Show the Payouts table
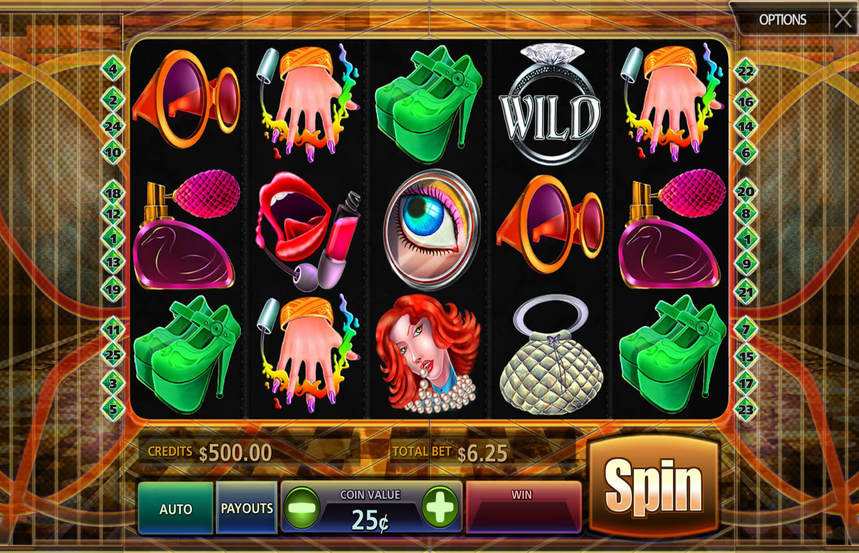Image resolution: width=859 pixels, height=553 pixels. click(247, 508)
